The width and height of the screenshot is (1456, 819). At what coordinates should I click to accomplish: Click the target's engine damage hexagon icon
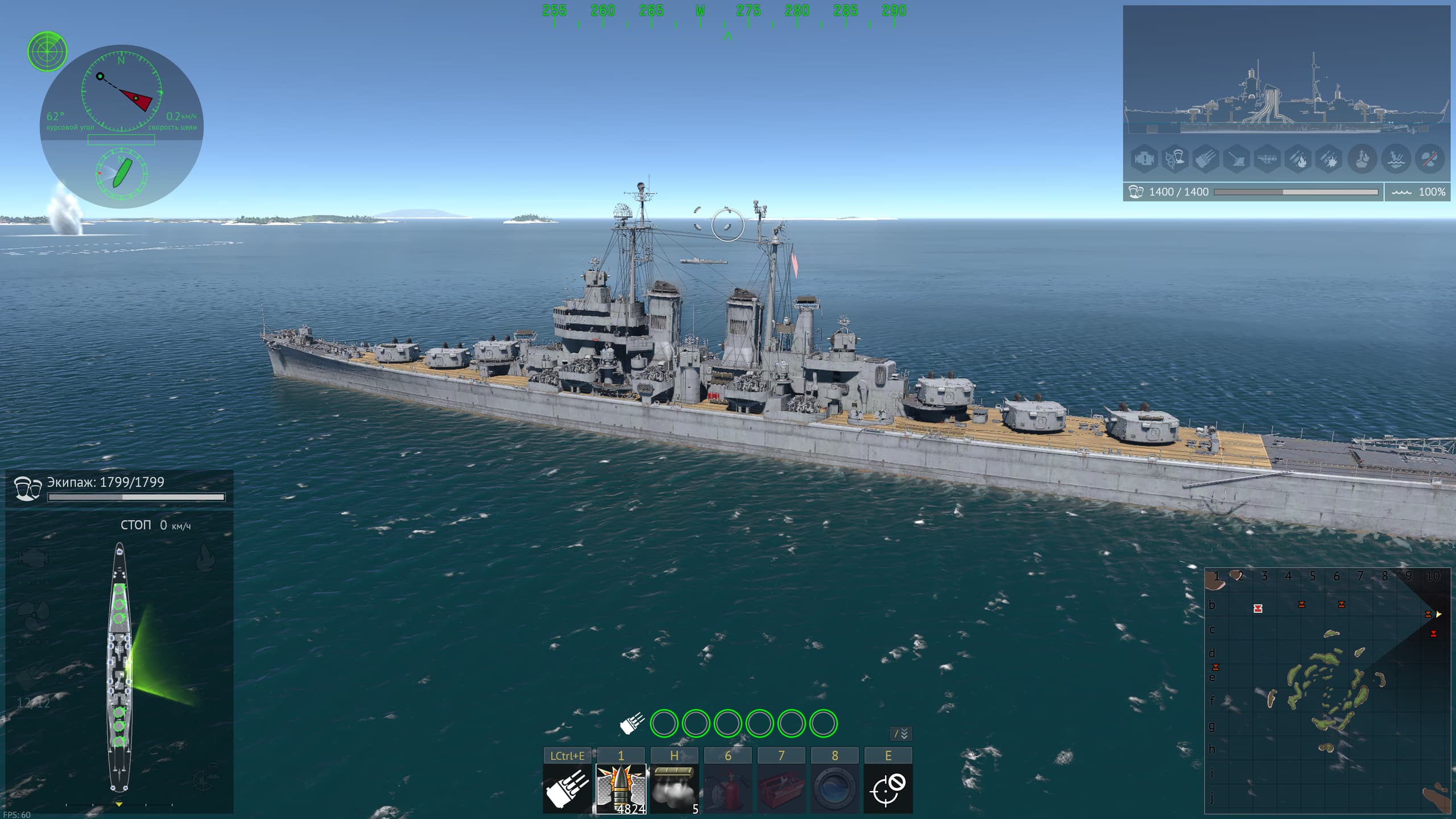pos(1143,159)
